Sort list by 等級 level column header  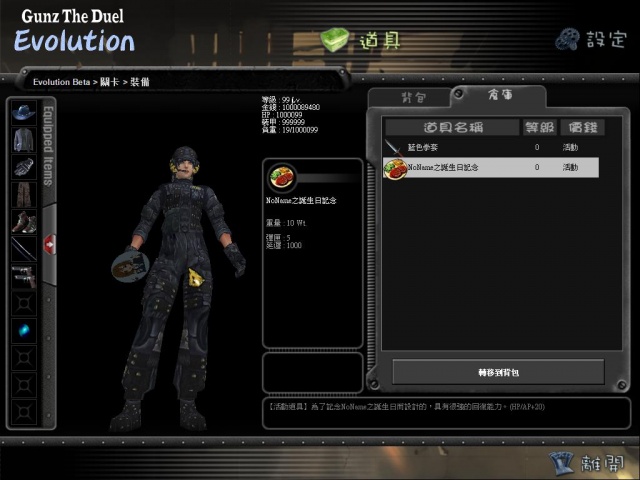point(537,127)
